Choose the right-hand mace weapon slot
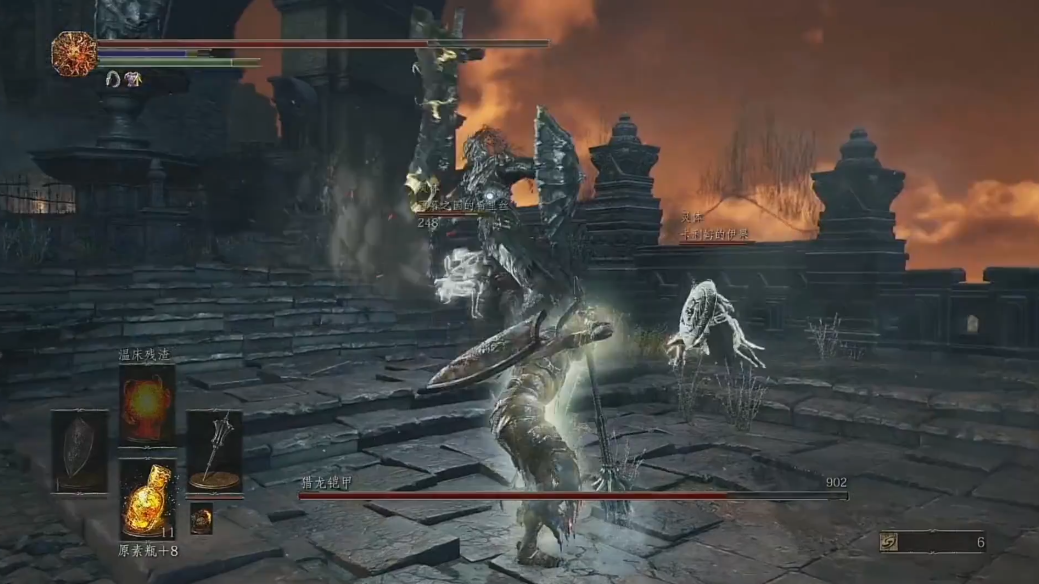Image resolution: width=1039 pixels, height=584 pixels. click(214, 451)
